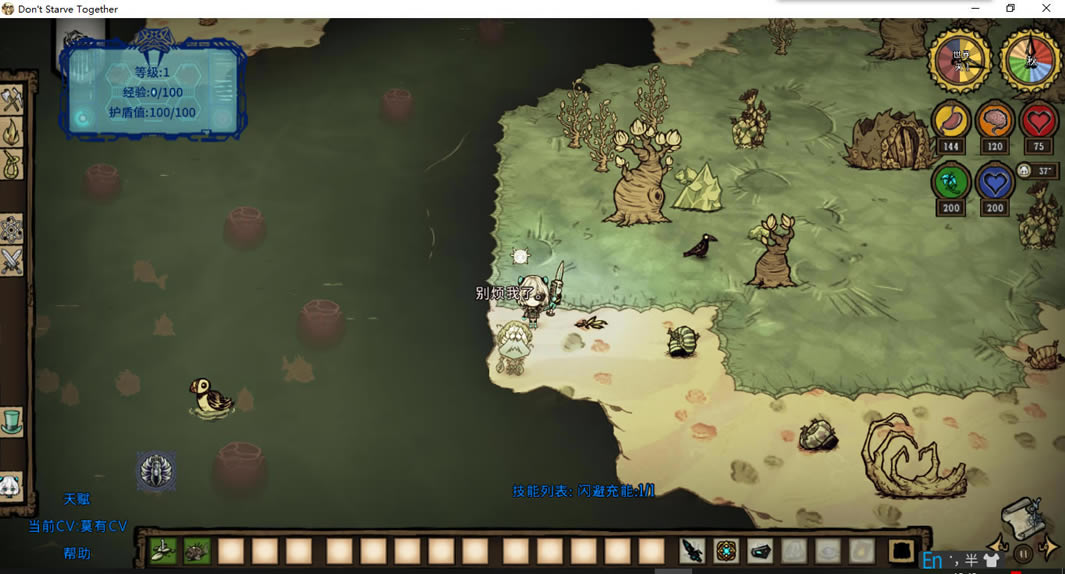The image size is (1065, 574).
Task: Open the Fight crossed-swords crafting tab
Action: click(11, 261)
